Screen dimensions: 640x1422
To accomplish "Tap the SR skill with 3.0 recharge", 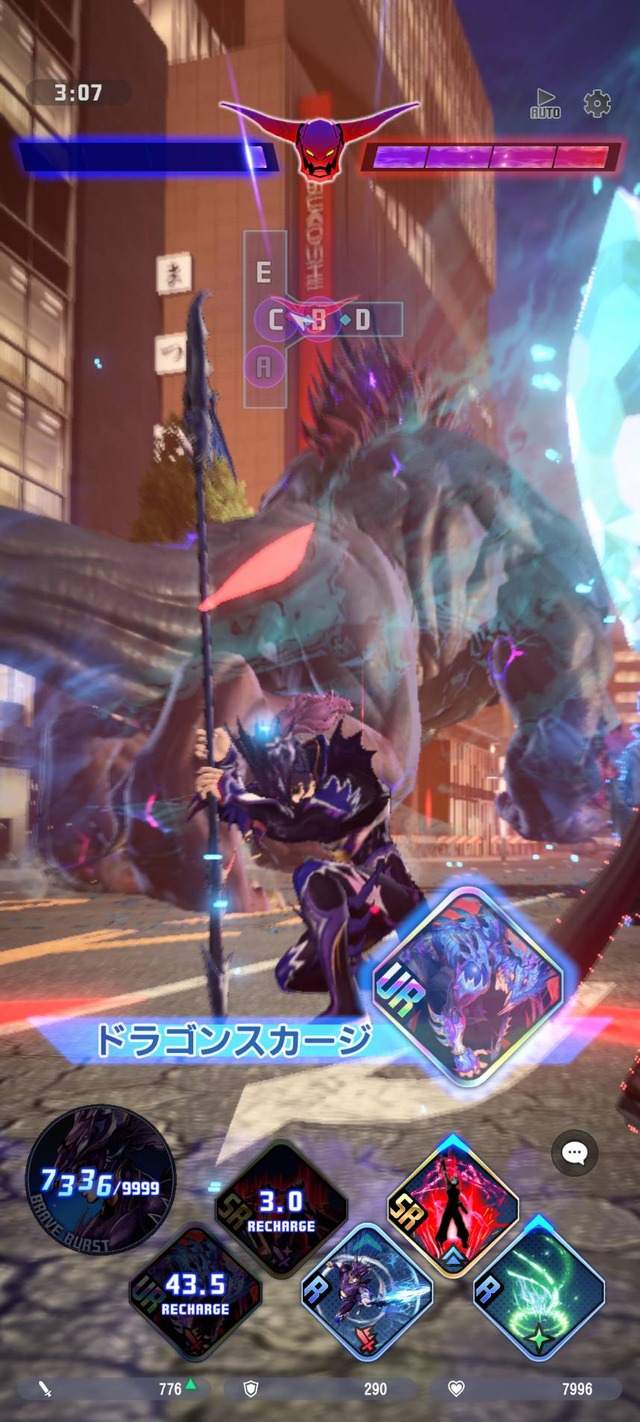I will pyautogui.click(x=281, y=1208).
